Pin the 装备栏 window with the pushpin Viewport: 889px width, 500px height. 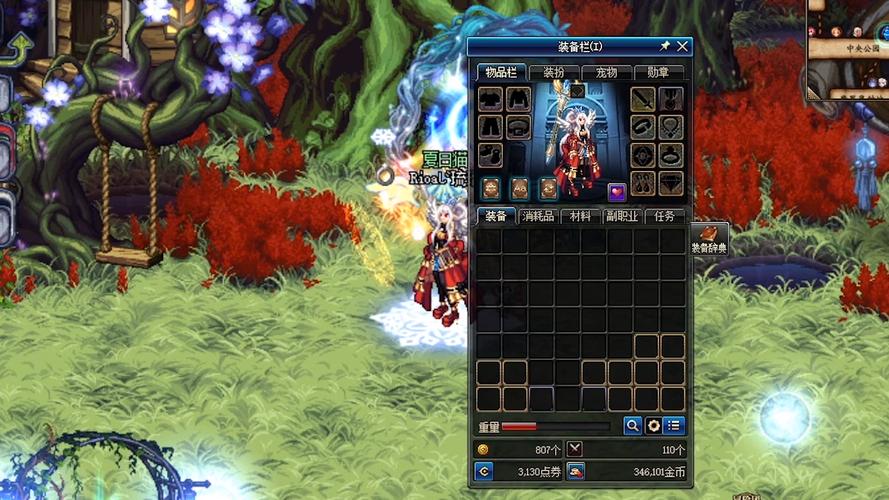point(664,47)
